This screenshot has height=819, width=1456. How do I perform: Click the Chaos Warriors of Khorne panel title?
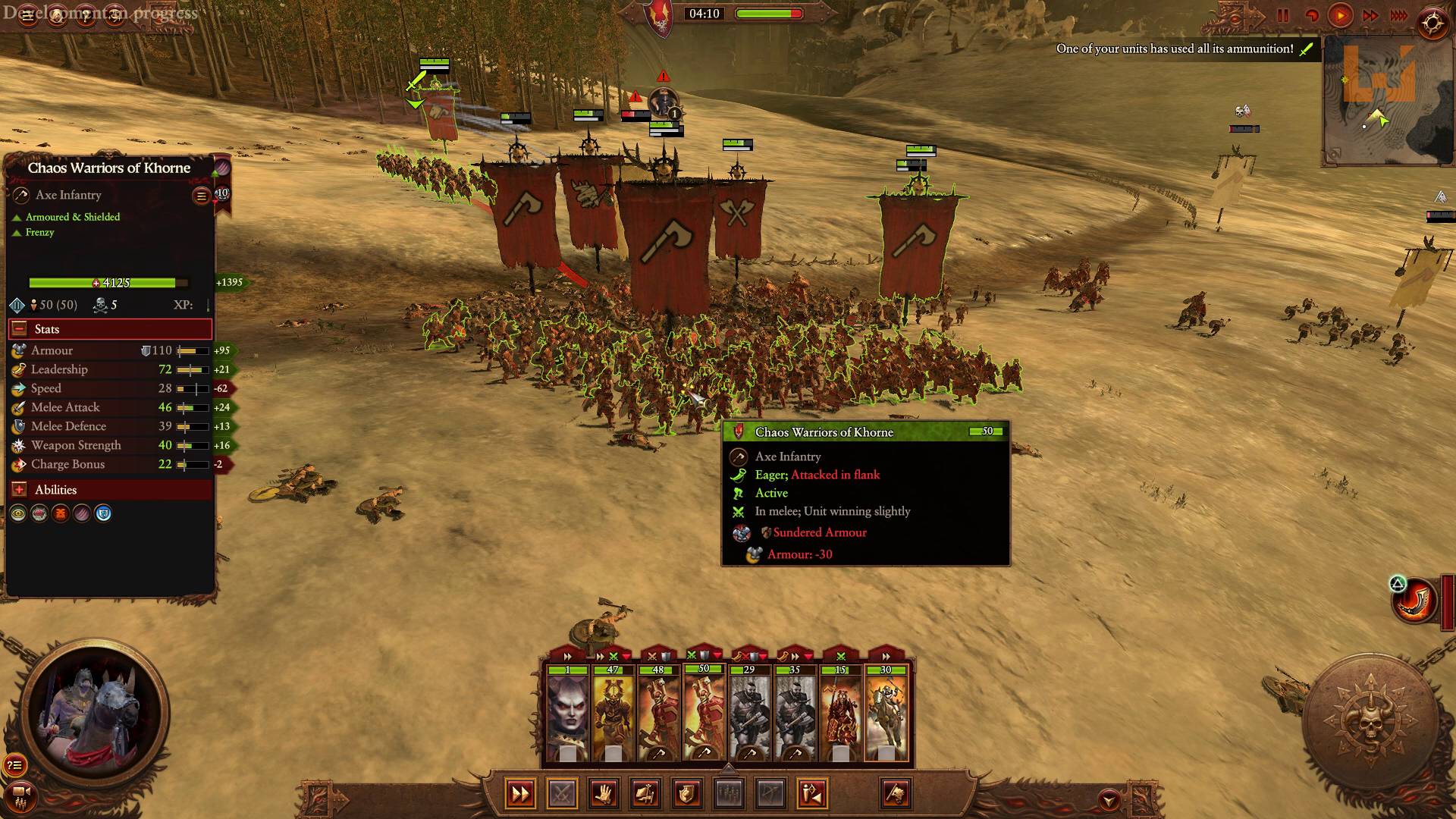108,168
